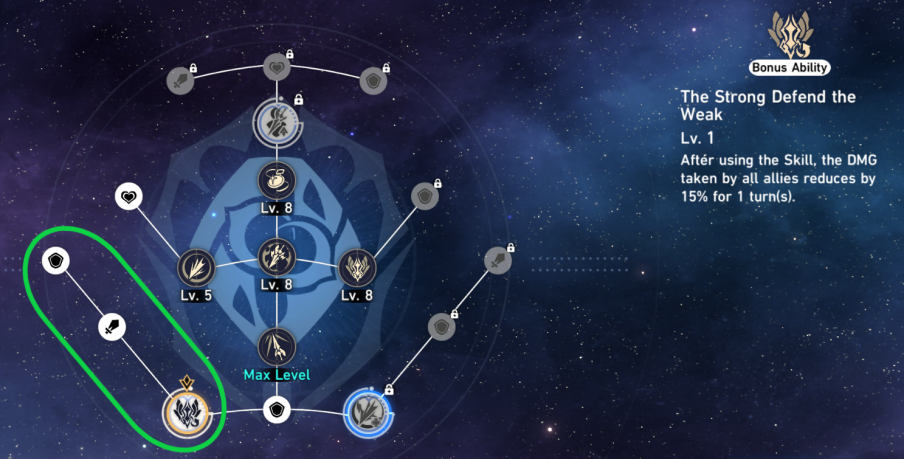Select the unlocked white heart stat node
904x459 pixels.
(x=130, y=196)
